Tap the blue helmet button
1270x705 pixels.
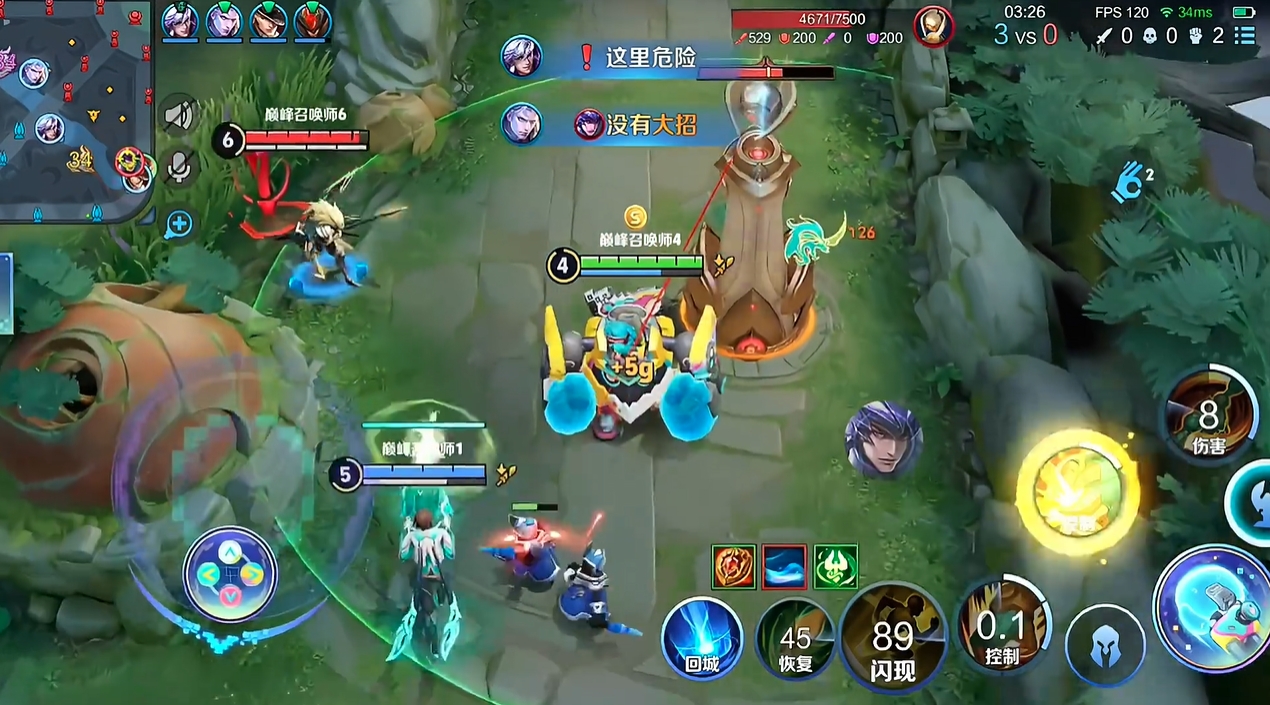coord(1104,645)
